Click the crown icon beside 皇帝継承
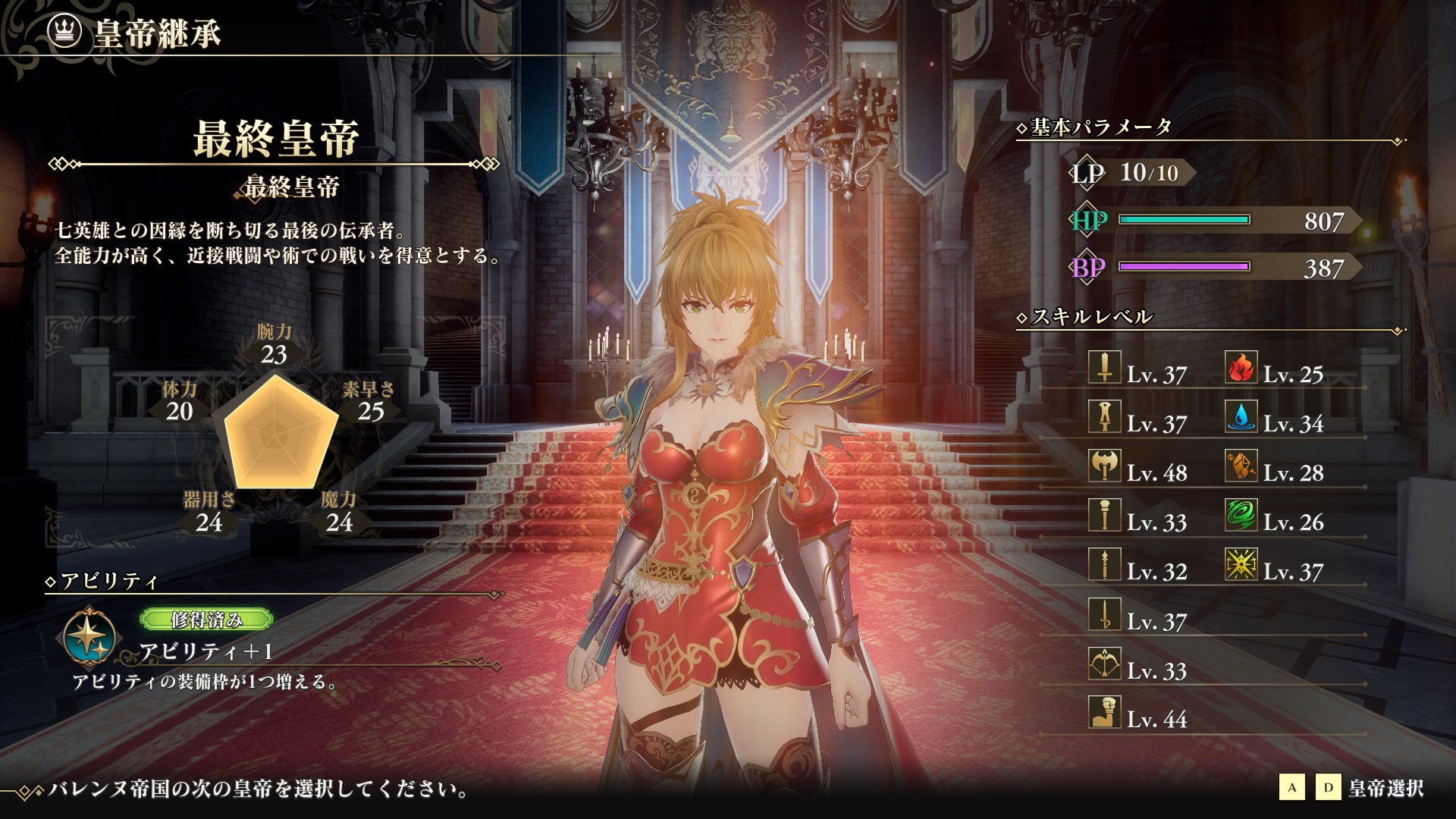The height and width of the screenshot is (819, 1456). pos(64,31)
